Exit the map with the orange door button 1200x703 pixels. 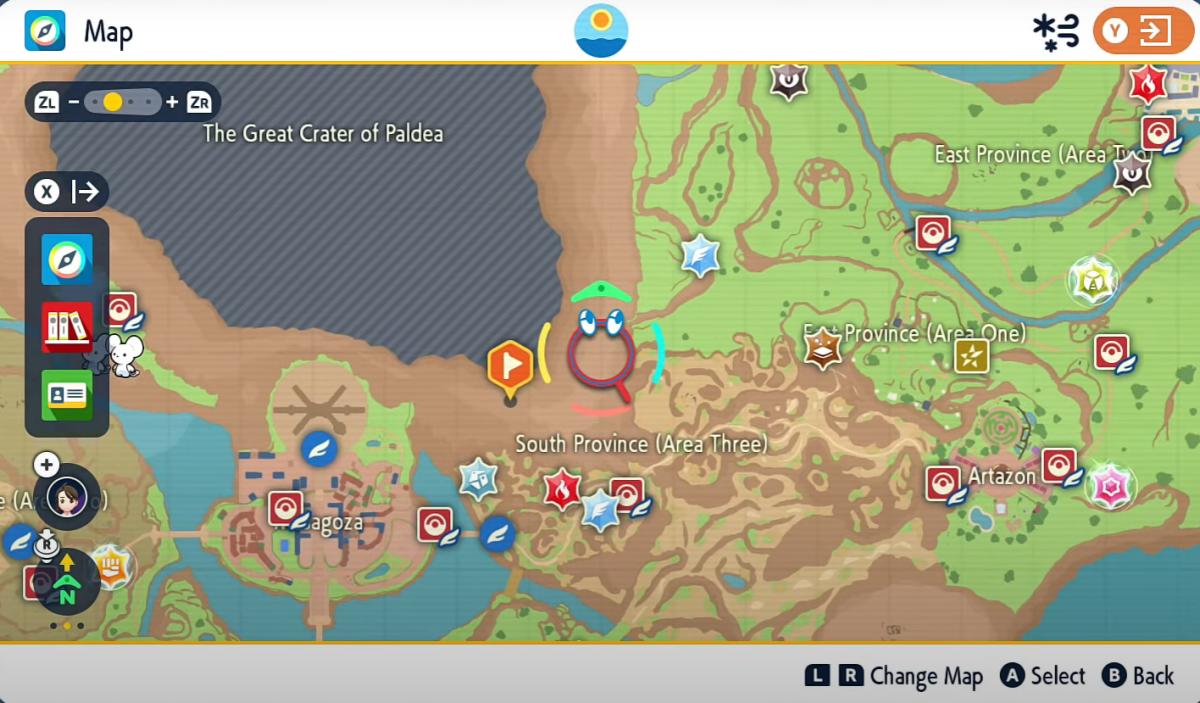[x=1143, y=31]
